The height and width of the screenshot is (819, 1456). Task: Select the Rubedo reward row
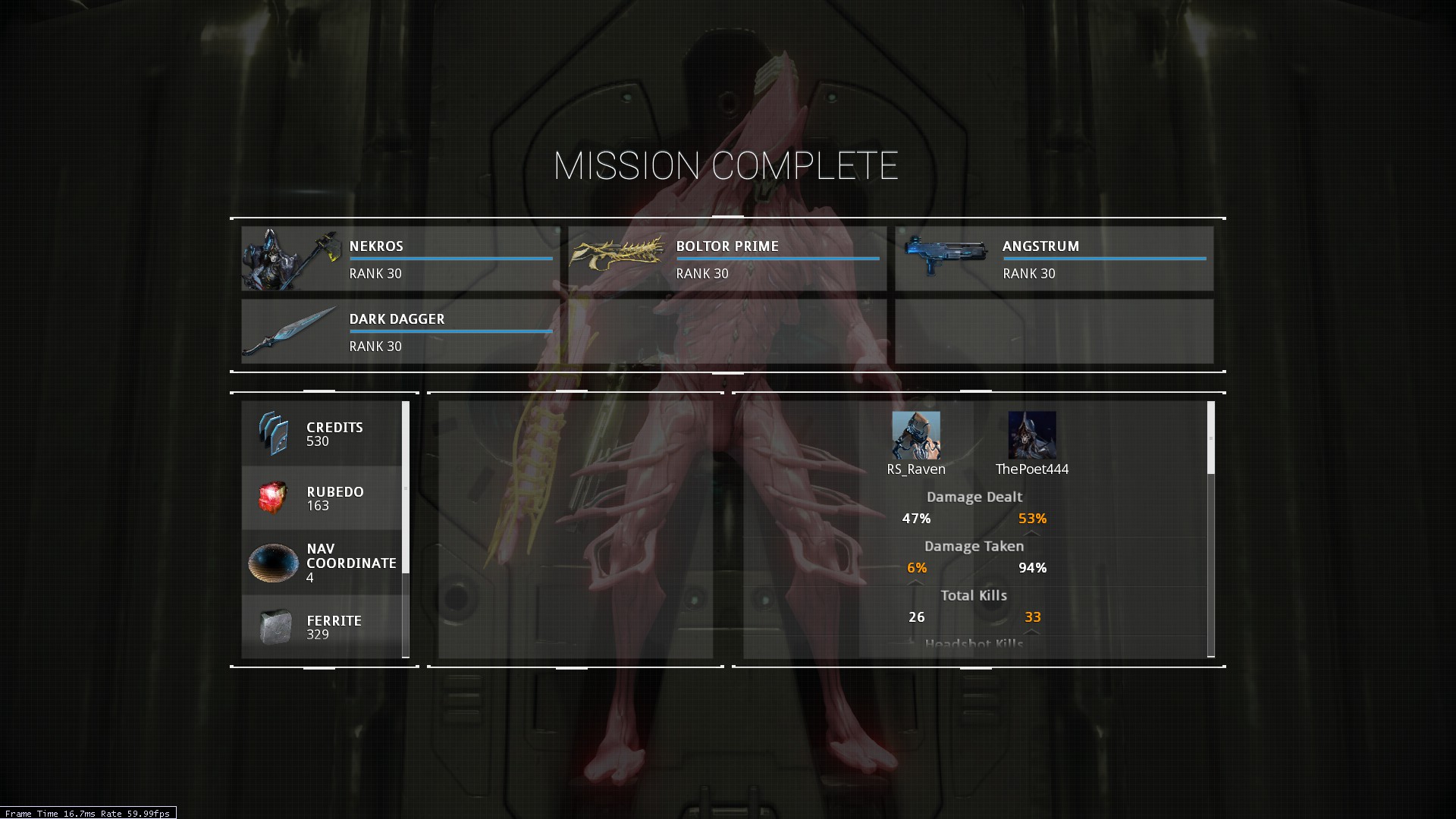[322, 498]
